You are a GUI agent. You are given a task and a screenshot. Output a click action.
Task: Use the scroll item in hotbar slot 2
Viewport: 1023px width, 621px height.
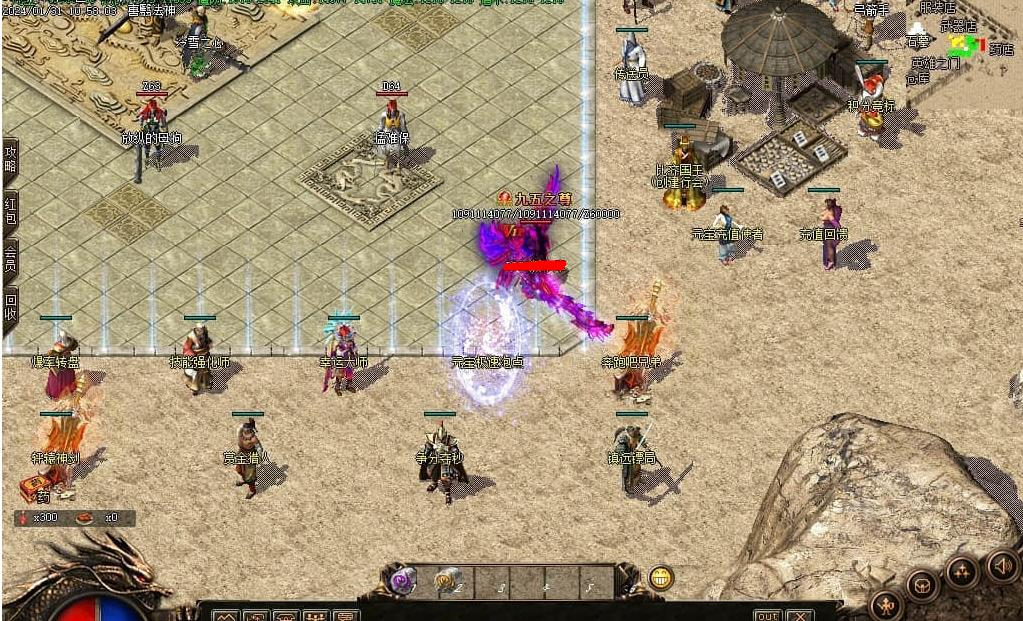click(x=445, y=580)
